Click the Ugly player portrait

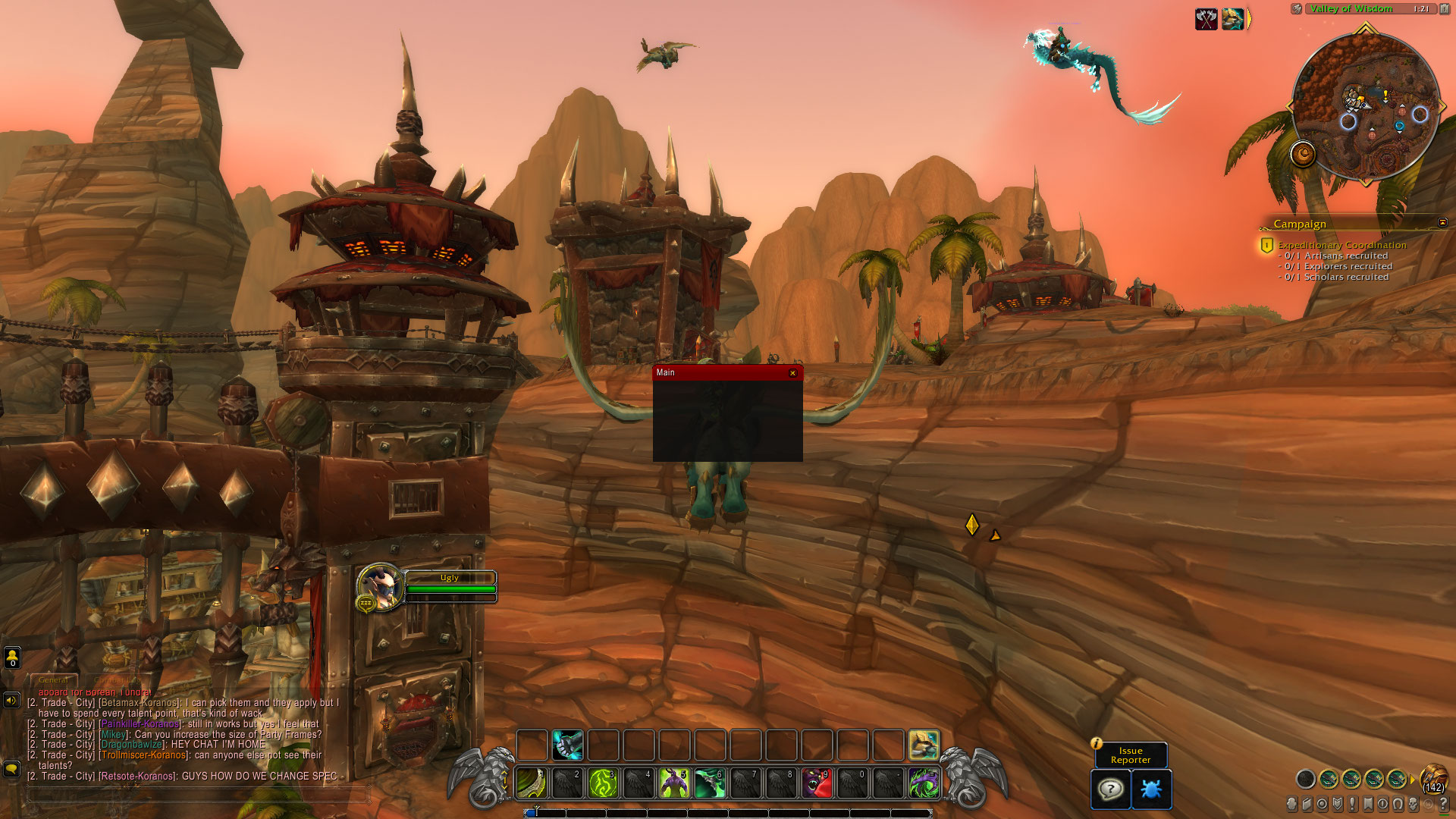pos(380,586)
